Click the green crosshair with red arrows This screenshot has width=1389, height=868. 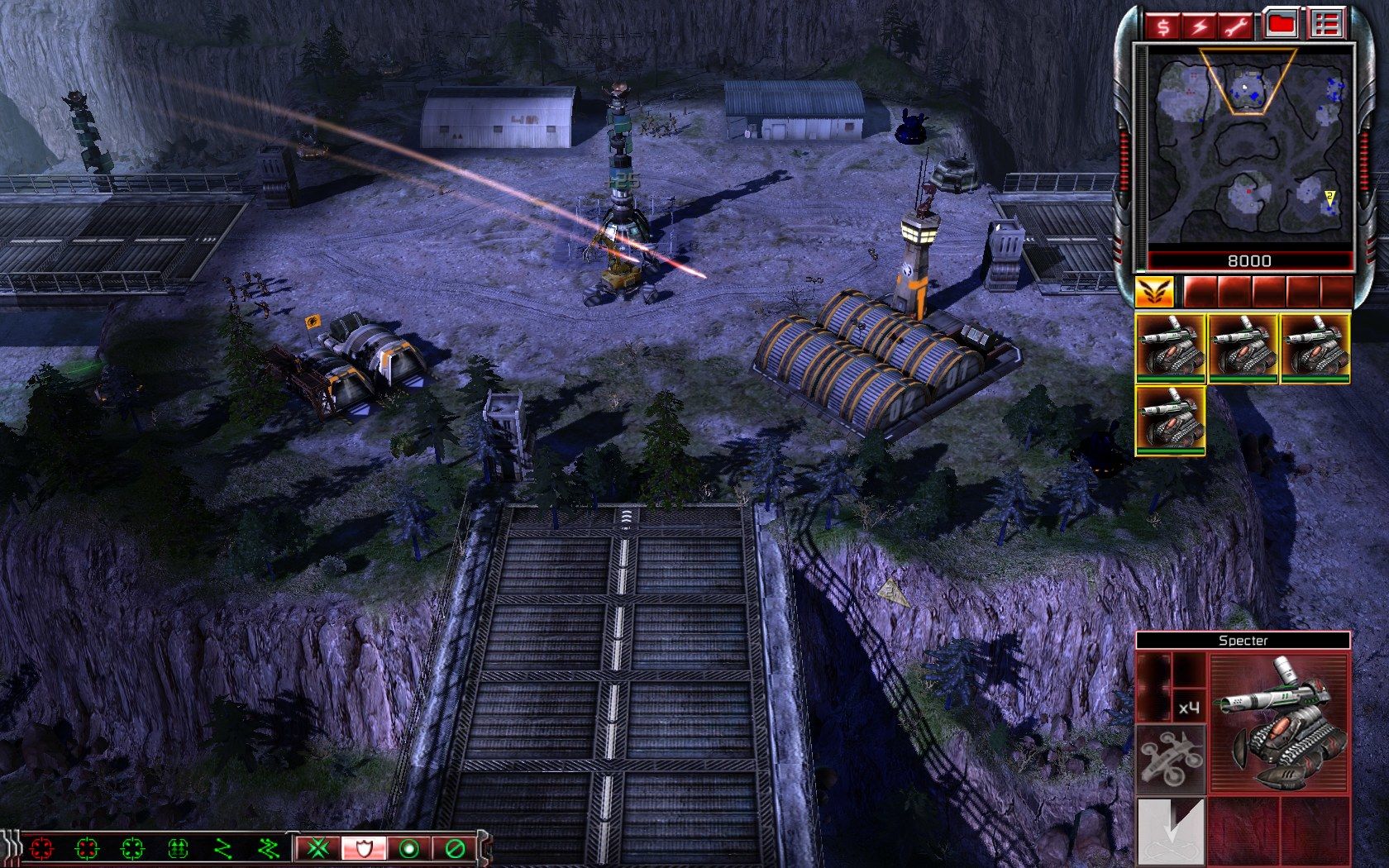(87, 848)
